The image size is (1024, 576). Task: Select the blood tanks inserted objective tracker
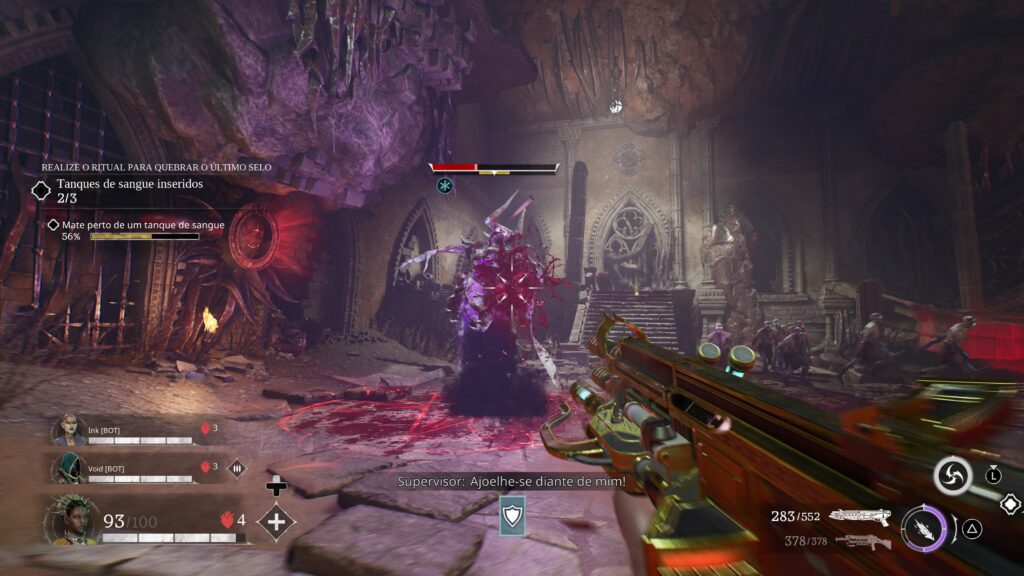coord(42,190)
